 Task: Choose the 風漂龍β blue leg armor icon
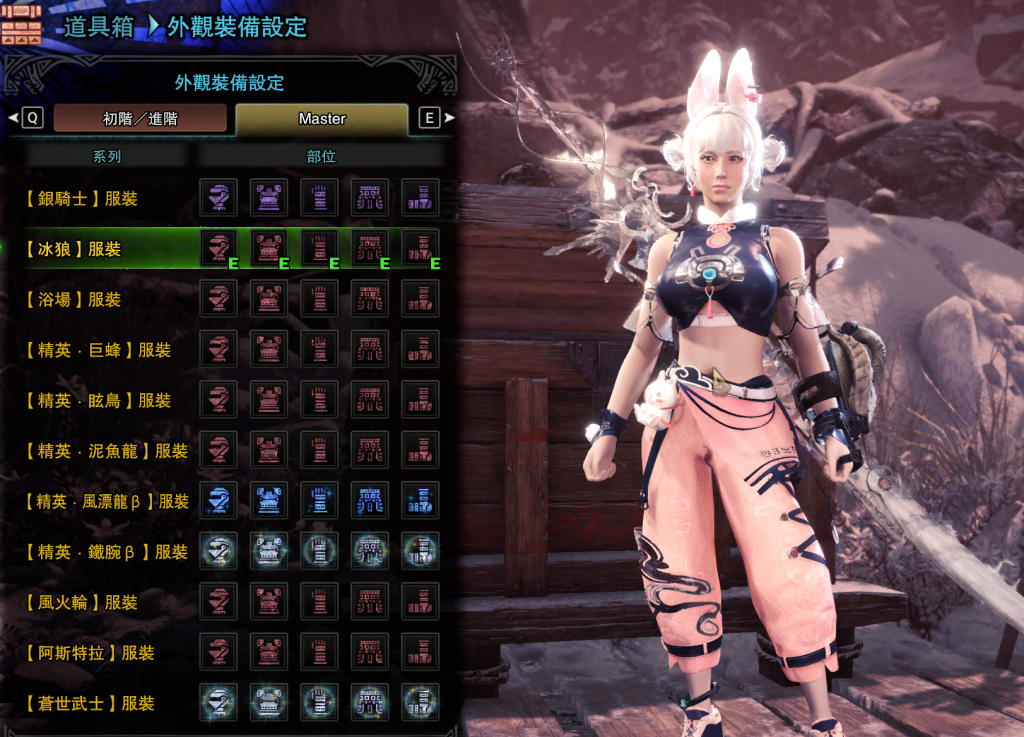tap(420, 501)
